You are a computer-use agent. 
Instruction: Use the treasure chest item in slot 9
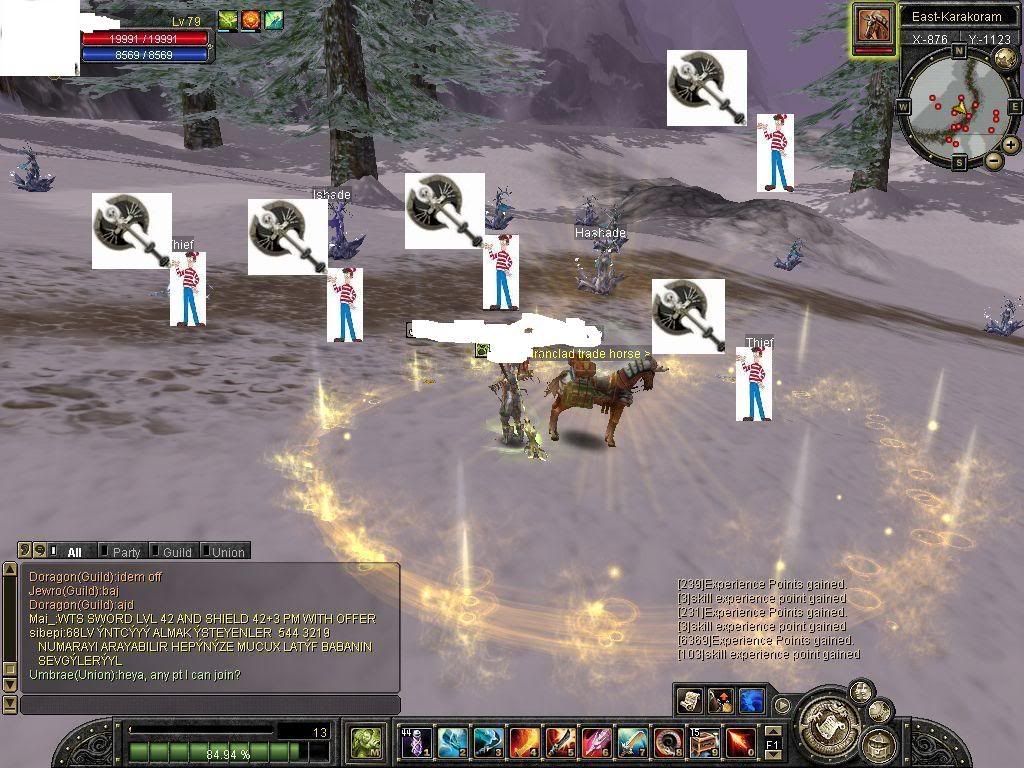[x=705, y=742]
